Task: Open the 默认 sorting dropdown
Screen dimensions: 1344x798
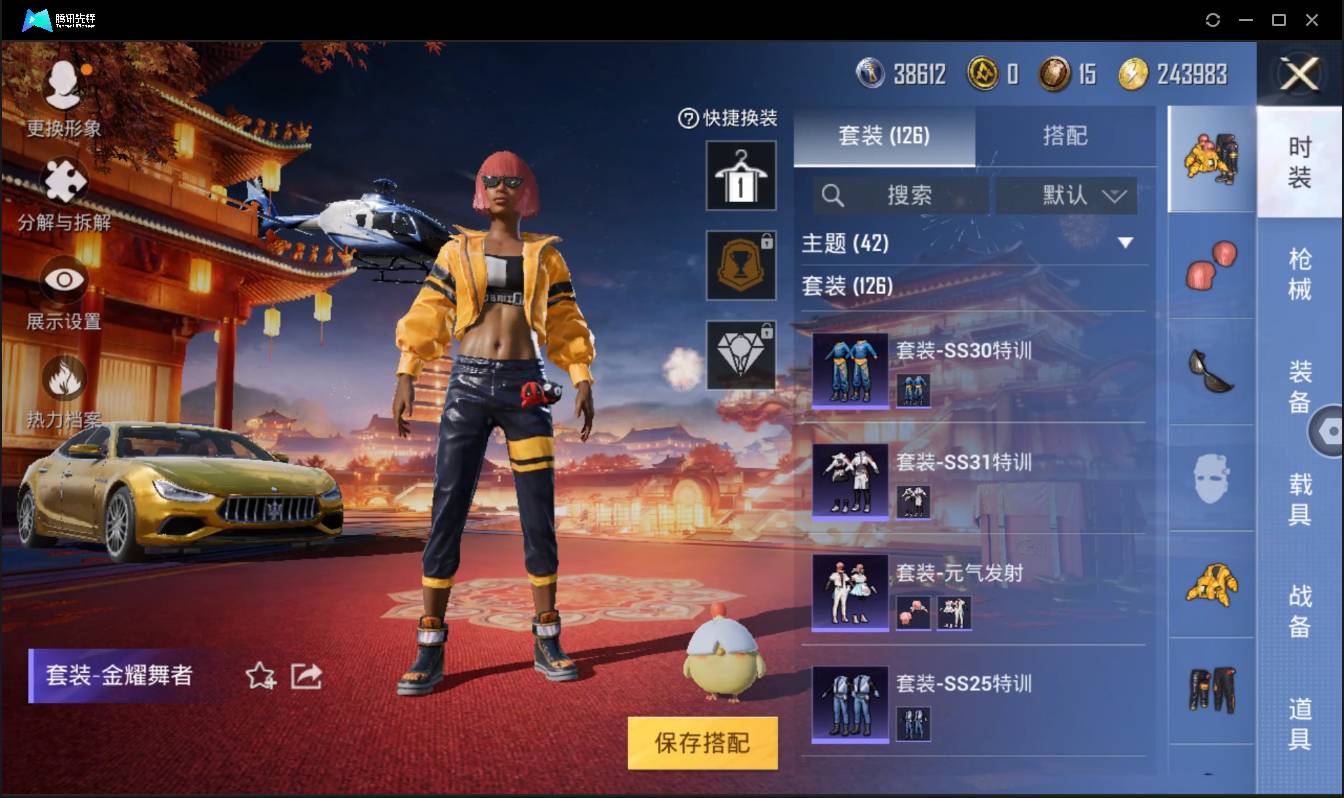Action: coord(1066,195)
